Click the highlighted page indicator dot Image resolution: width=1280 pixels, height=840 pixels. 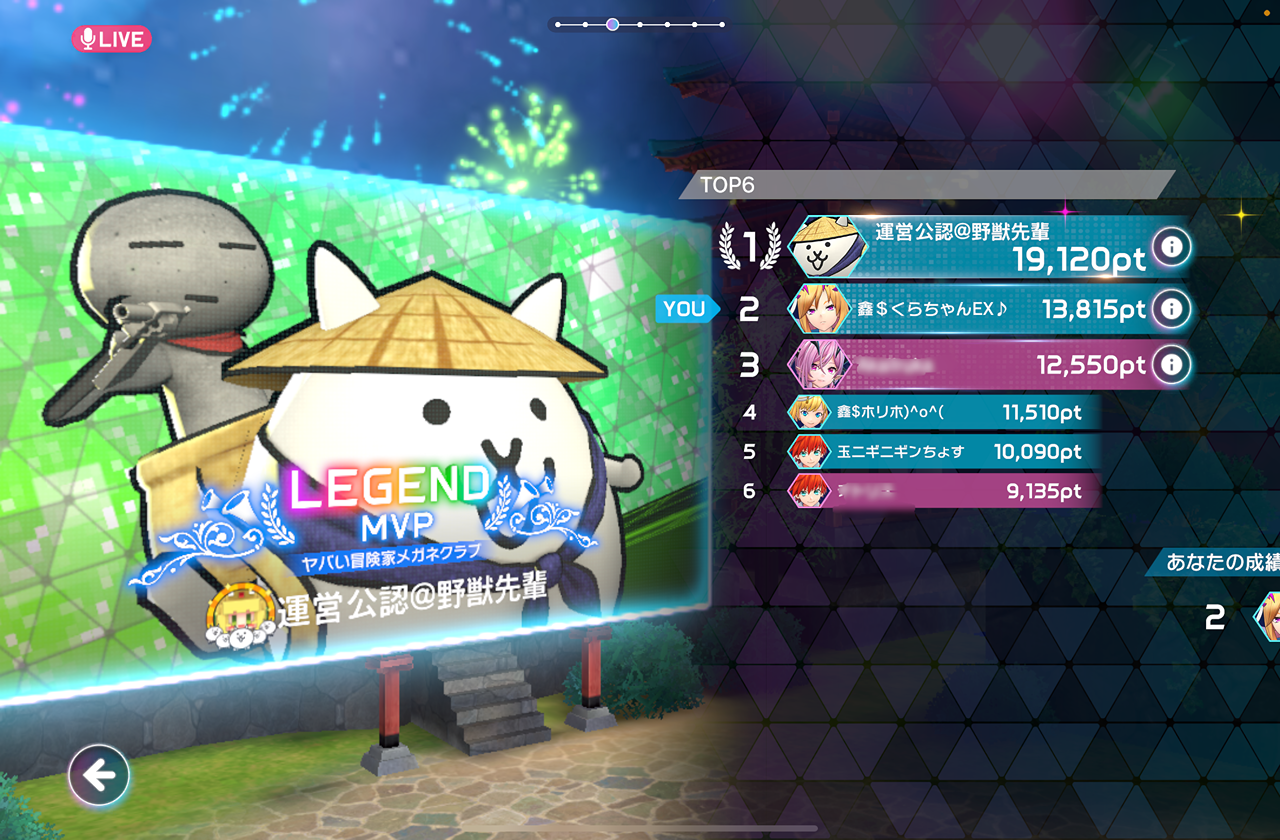(612, 24)
